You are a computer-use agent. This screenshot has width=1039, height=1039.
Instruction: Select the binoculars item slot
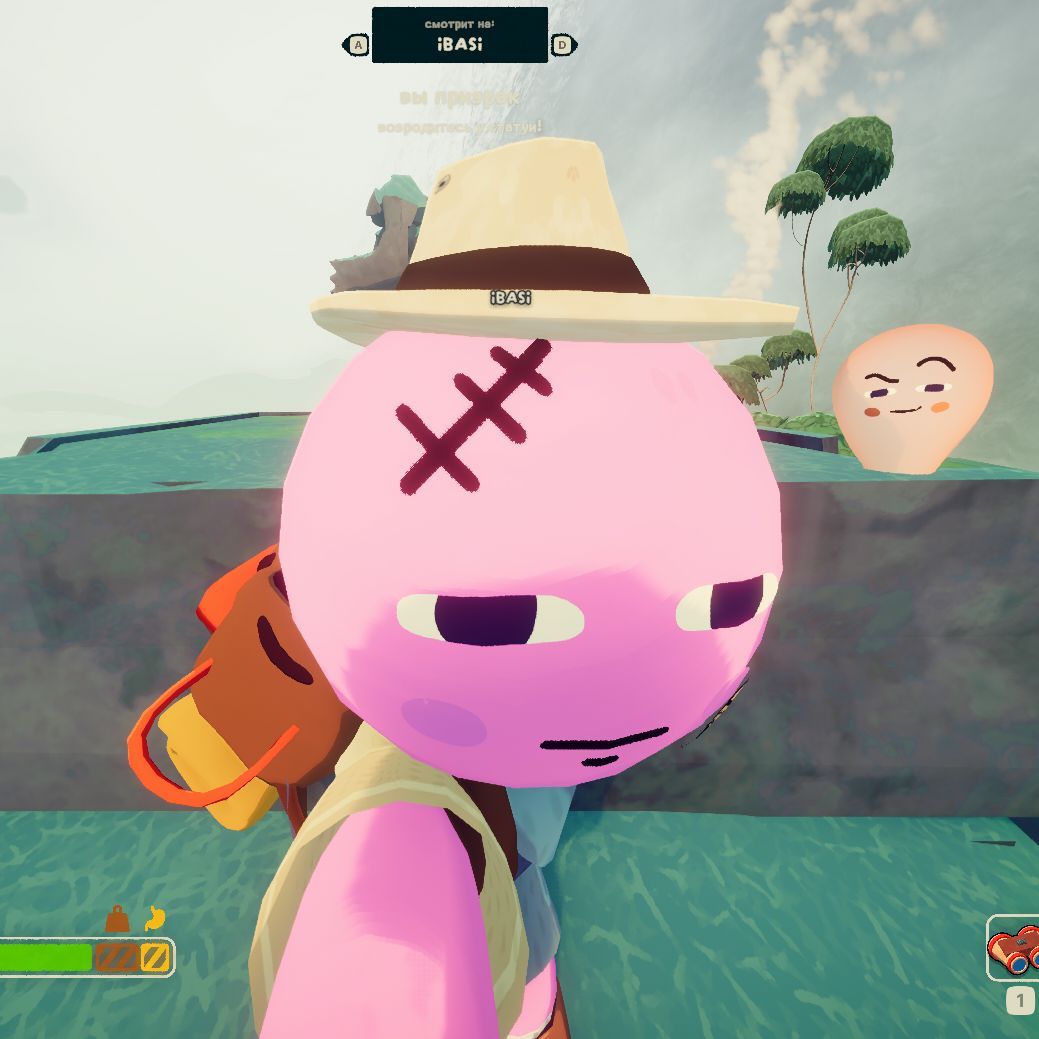(x=1014, y=949)
